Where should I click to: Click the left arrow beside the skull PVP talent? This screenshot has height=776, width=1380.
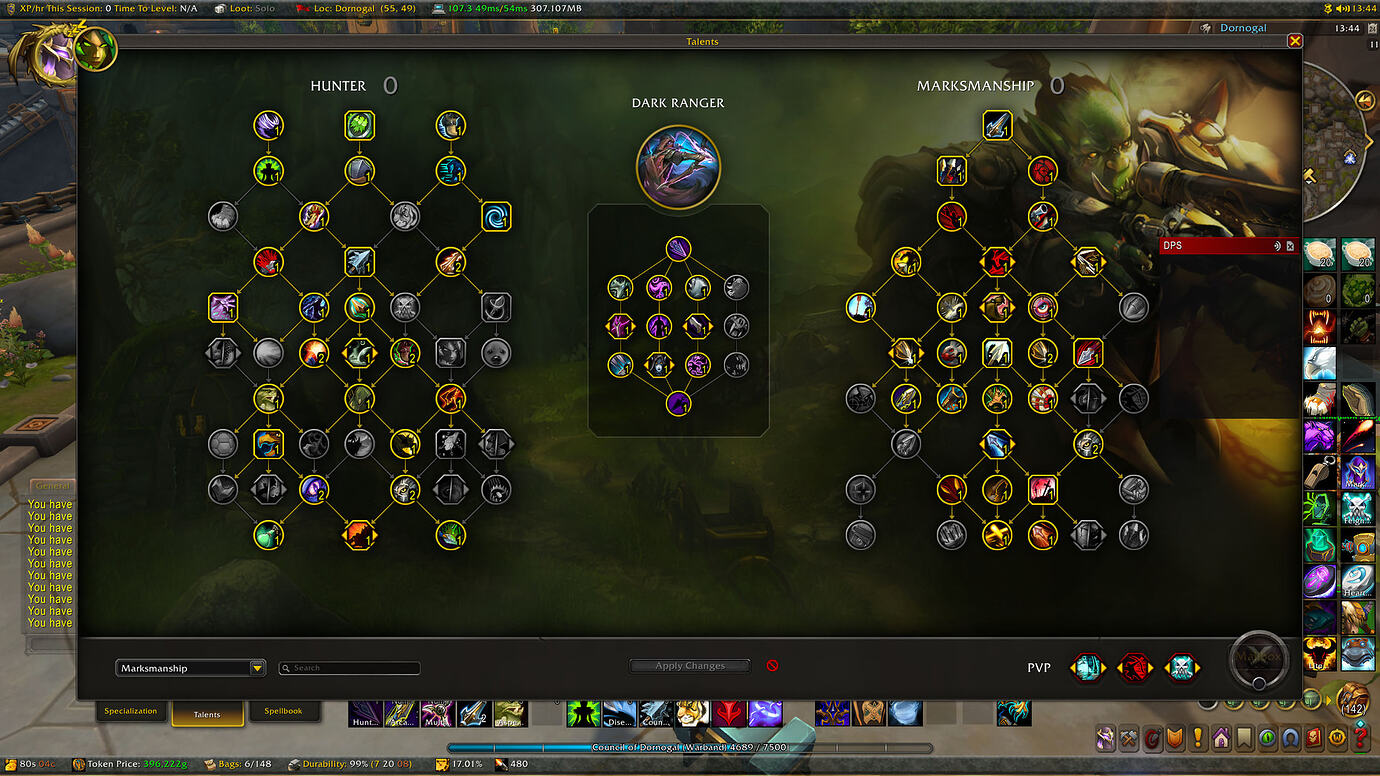[x=1167, y=667]
